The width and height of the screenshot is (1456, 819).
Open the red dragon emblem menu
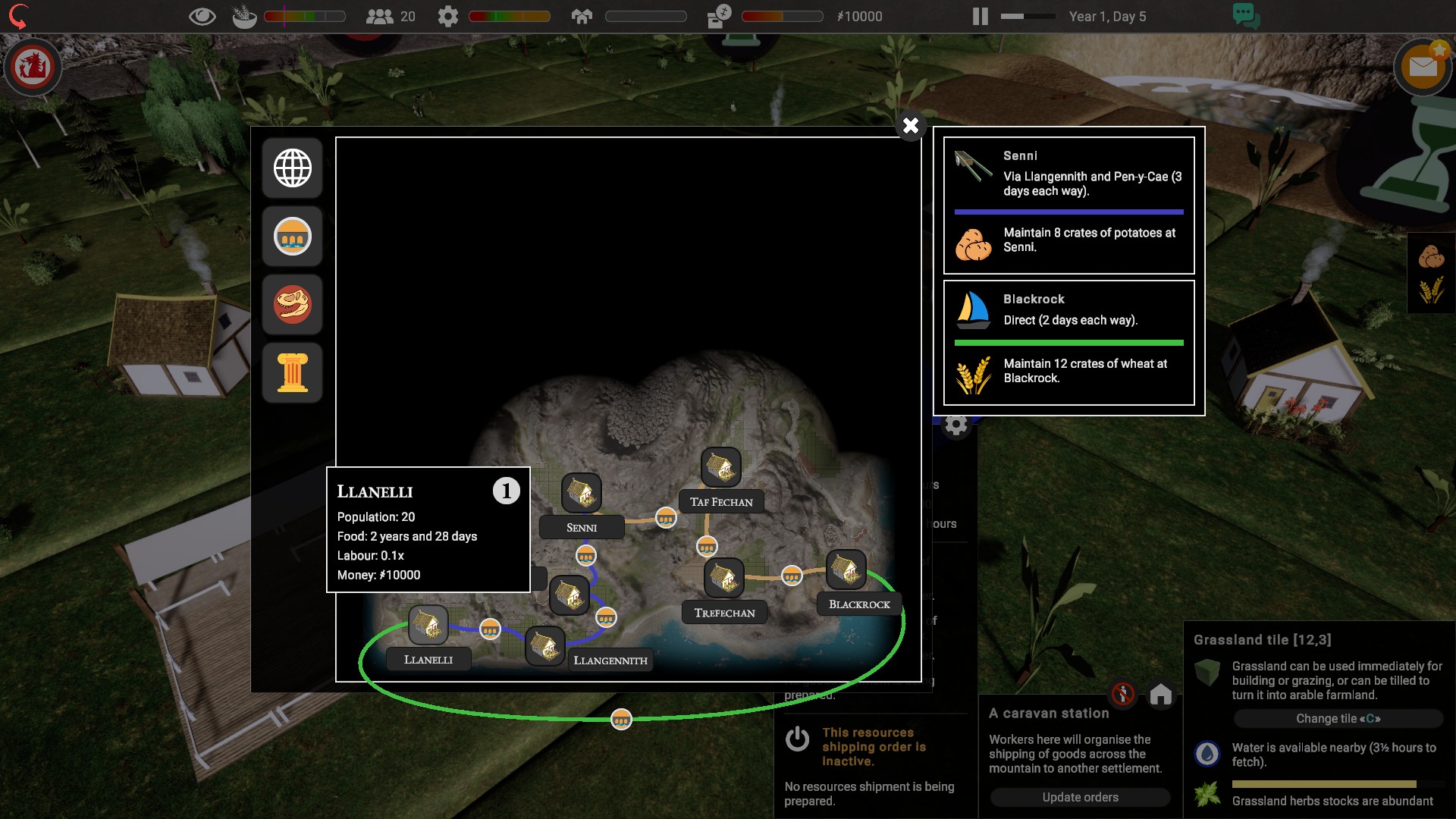(x=33, y=67)
